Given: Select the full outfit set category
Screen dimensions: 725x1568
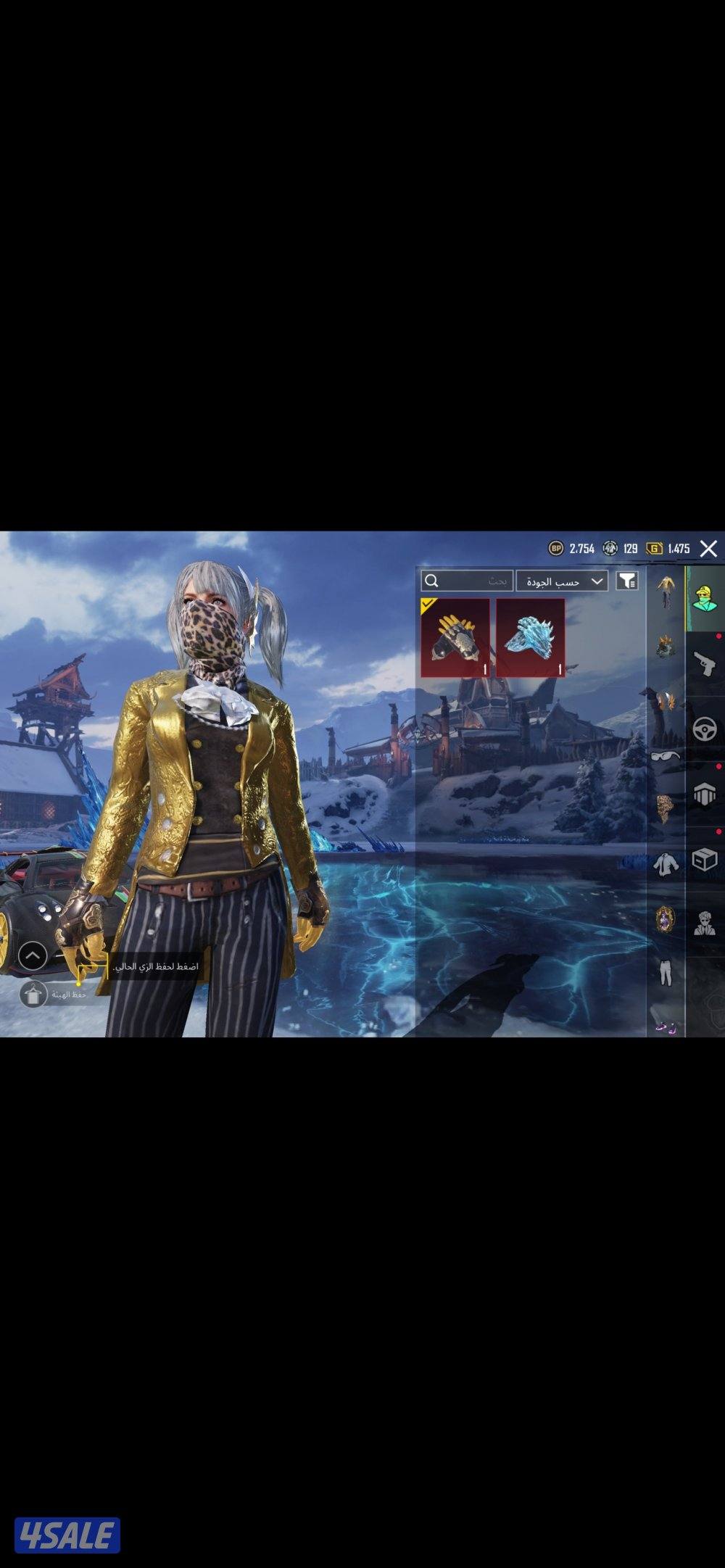Looking at the screenshot, I should [666, 593].
